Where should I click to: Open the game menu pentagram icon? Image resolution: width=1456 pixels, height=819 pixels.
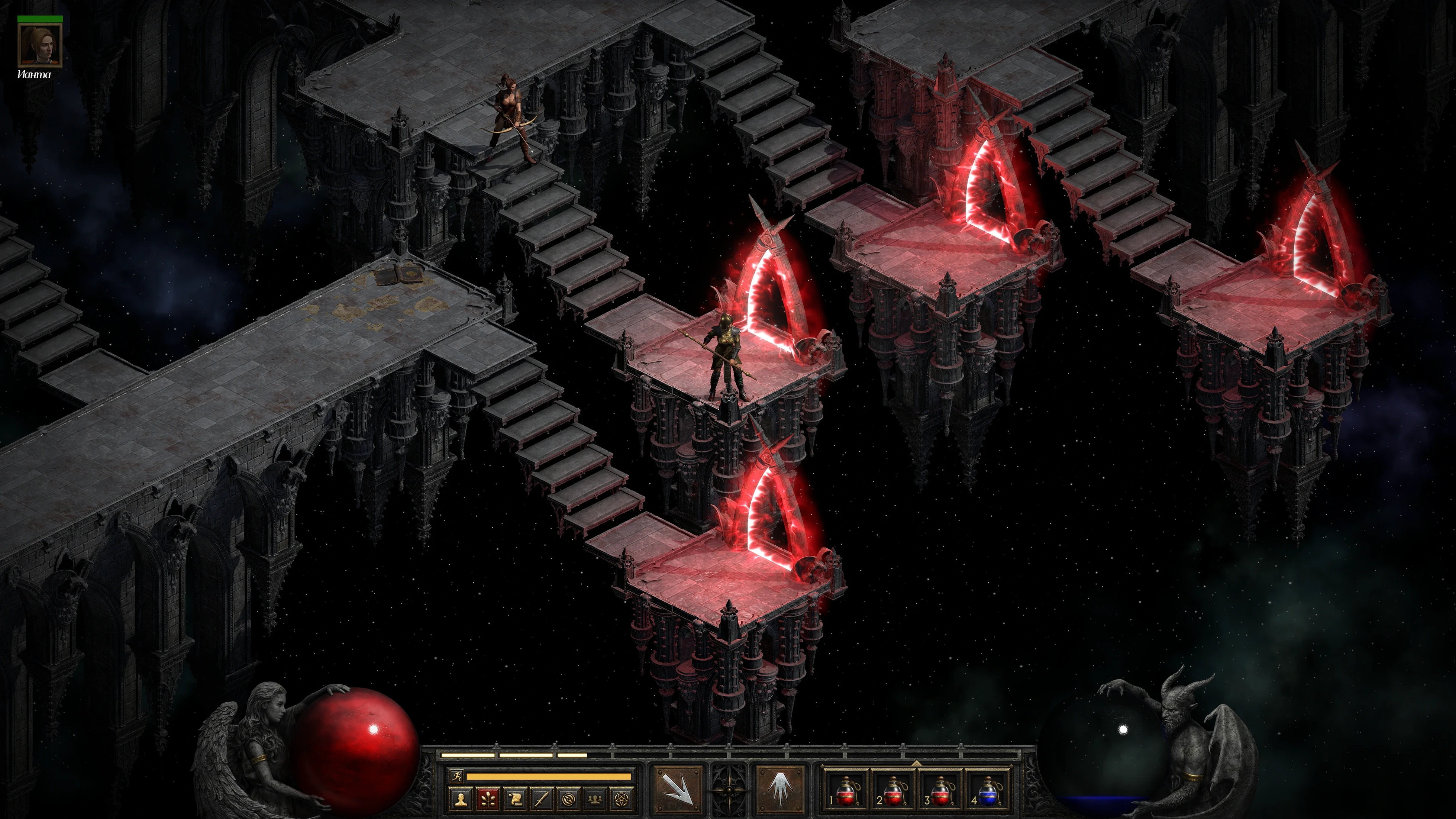coord(623,799)
